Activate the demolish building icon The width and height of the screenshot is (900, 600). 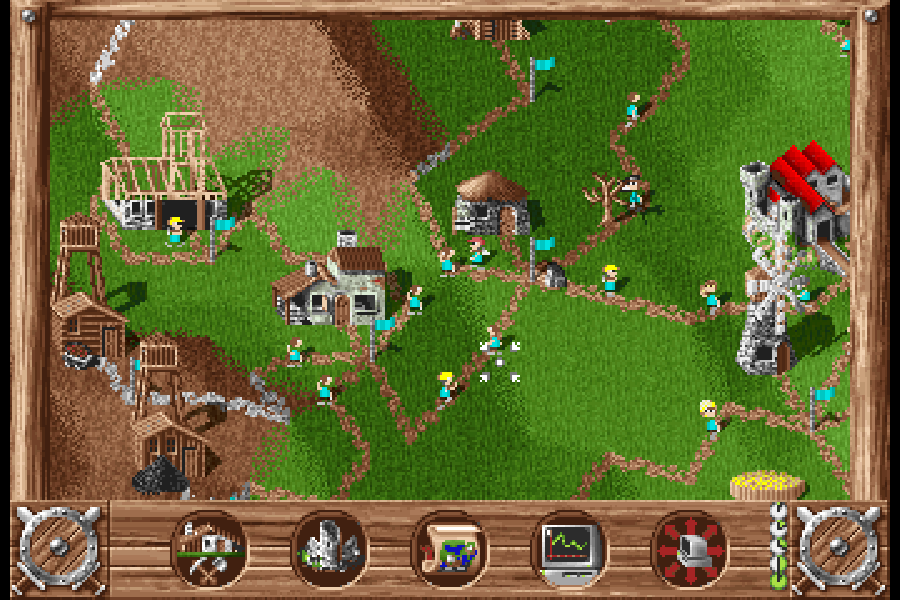330,548
